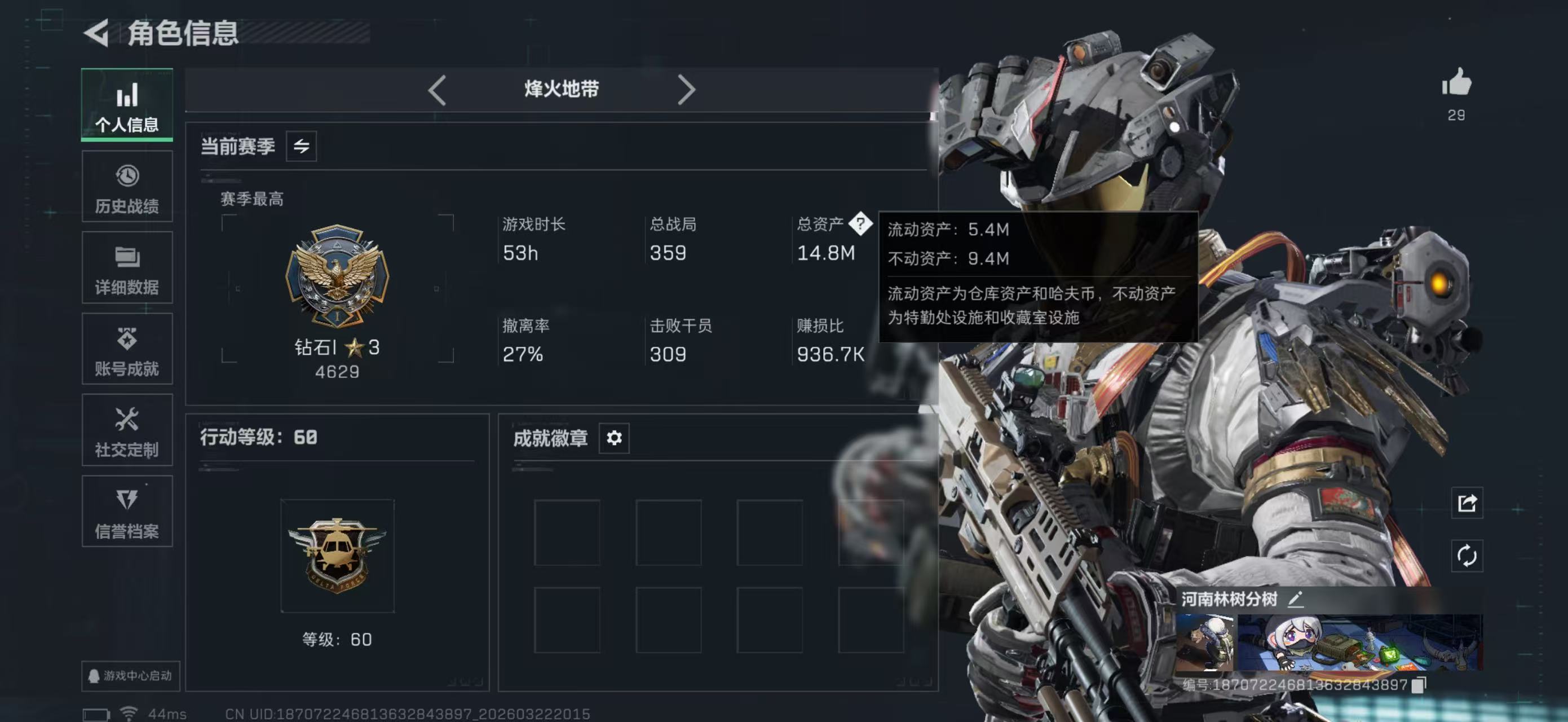Open the 信誉档案 tab
The width and height of the screenshot is (1568, 722).
click(x=127, y=512)
